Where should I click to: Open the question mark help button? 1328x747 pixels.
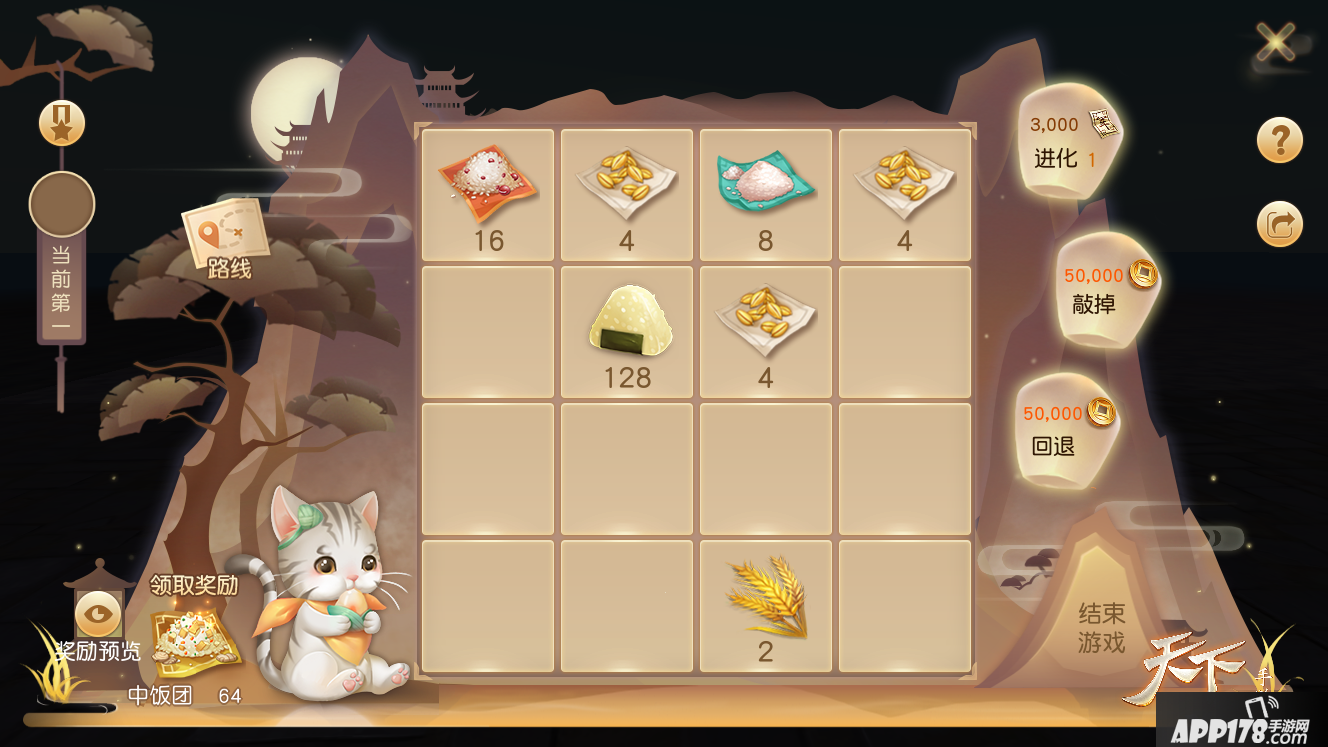(x=1280, y=140)
